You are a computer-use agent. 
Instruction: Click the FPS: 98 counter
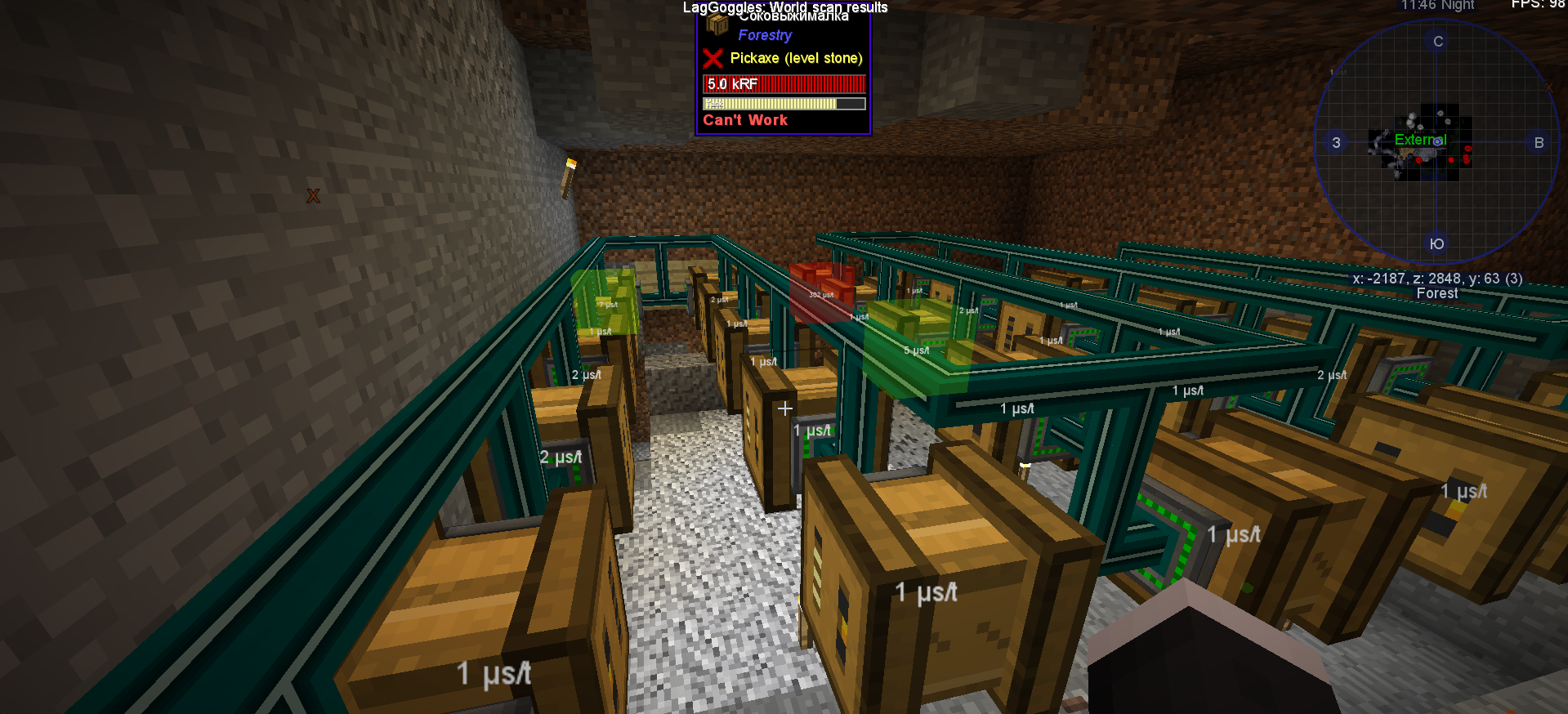coord(1538,3)
